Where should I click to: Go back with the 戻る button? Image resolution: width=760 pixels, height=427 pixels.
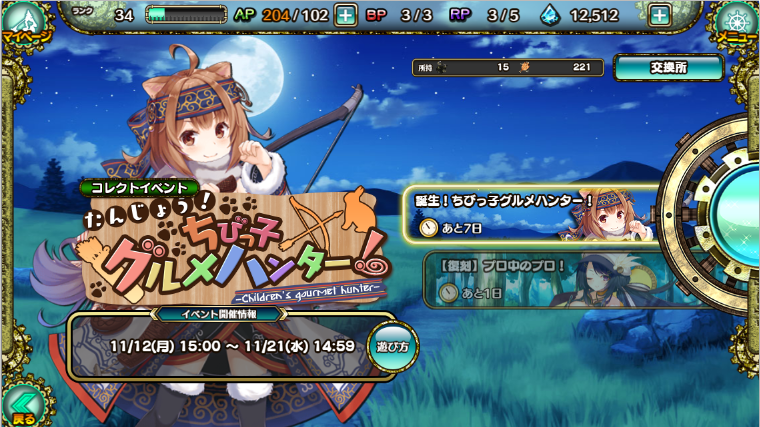22,406
